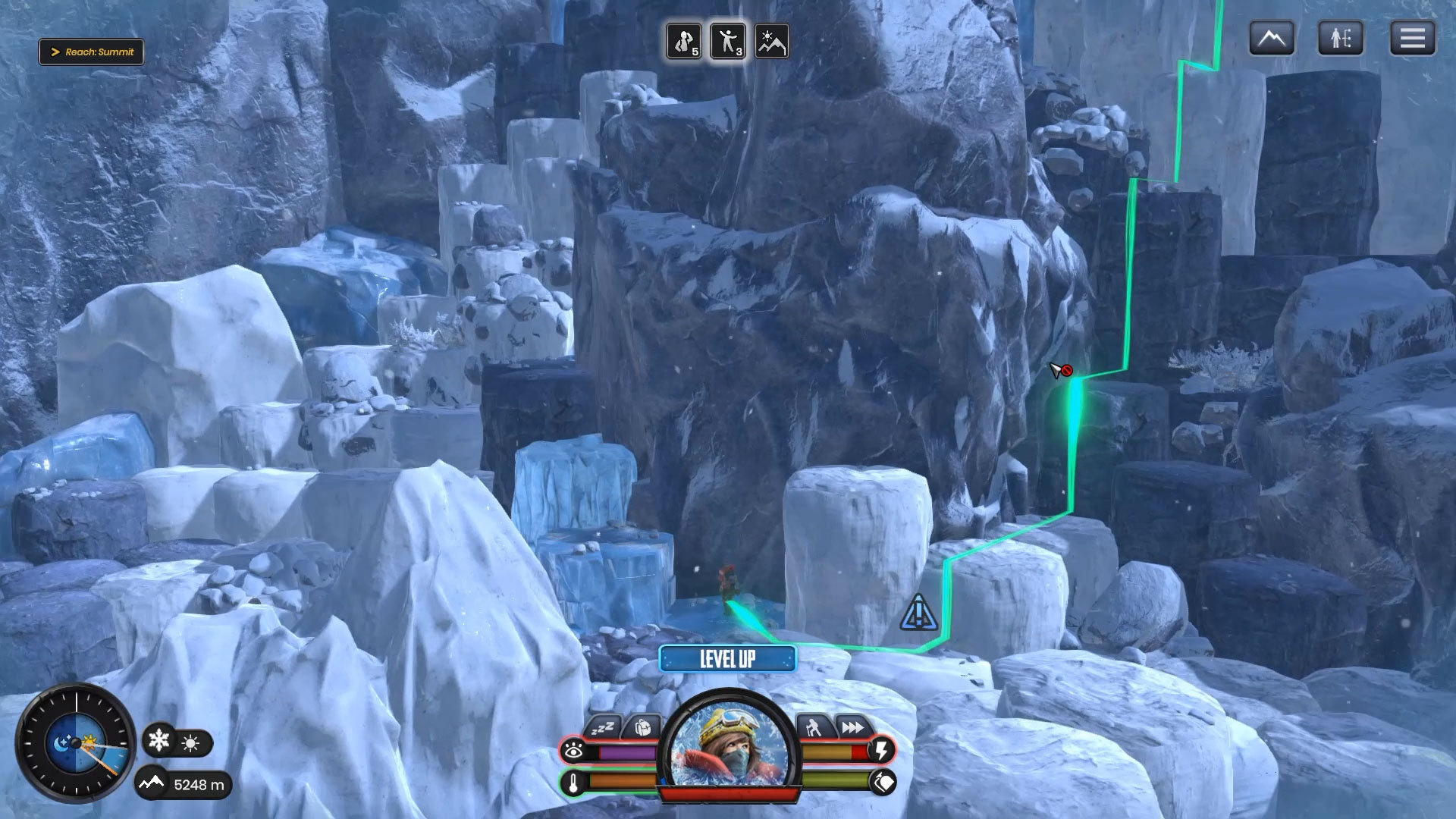The height and width of the screenshot is (819, 1456).
Task: Click the lightning bolt energy icon
Action: [882, 751]
